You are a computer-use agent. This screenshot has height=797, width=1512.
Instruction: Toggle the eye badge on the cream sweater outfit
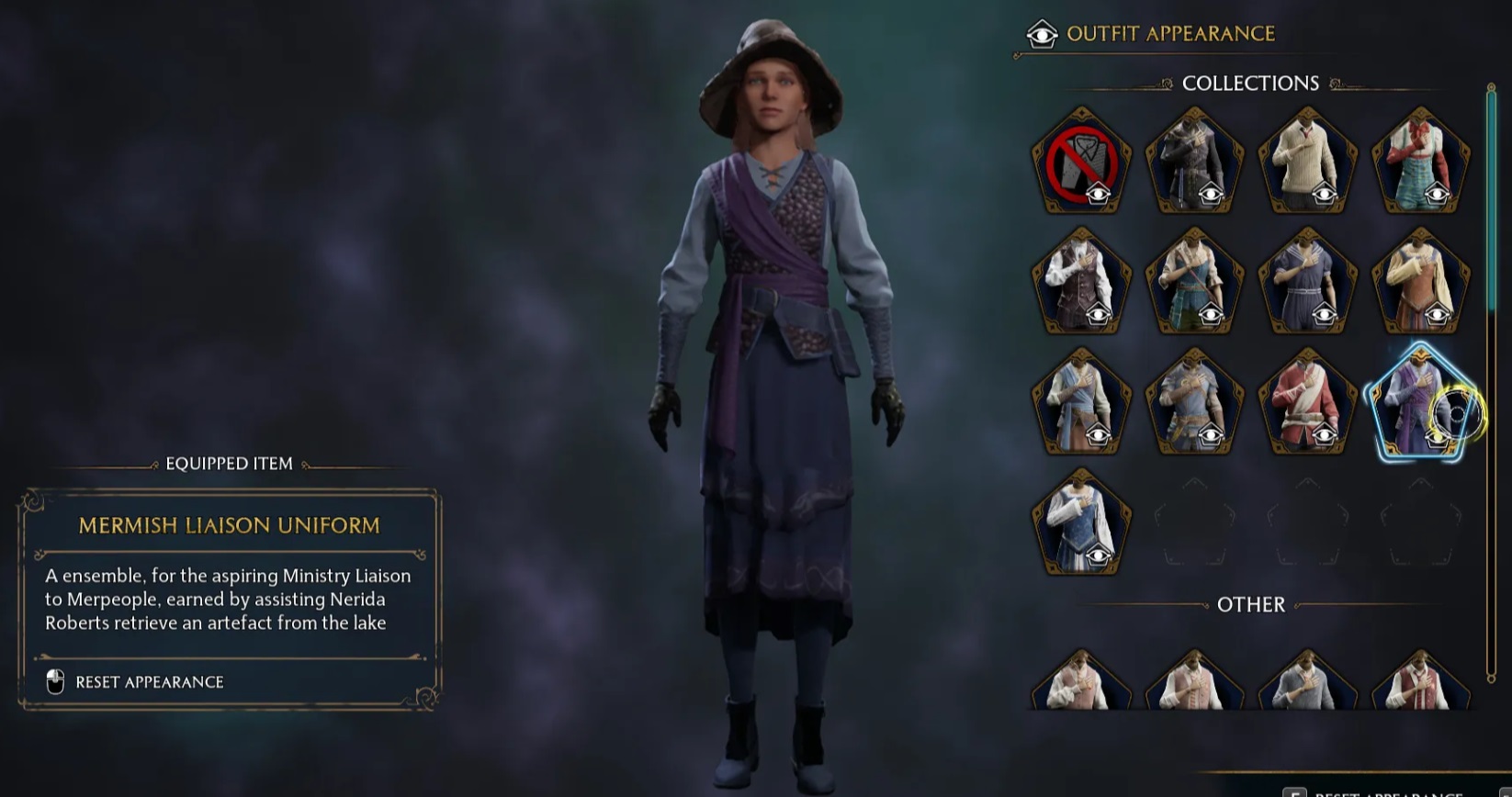coord(1326,195)
